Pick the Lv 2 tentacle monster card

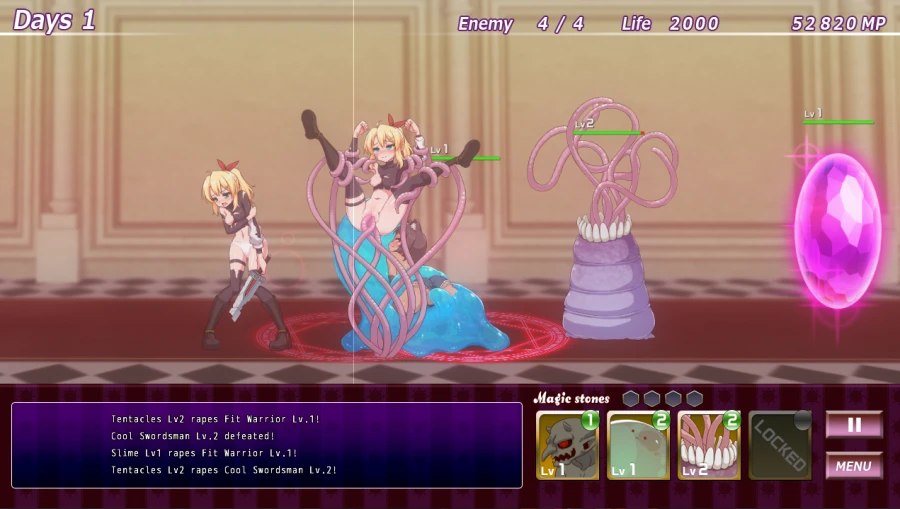click(x=709, y=445)
